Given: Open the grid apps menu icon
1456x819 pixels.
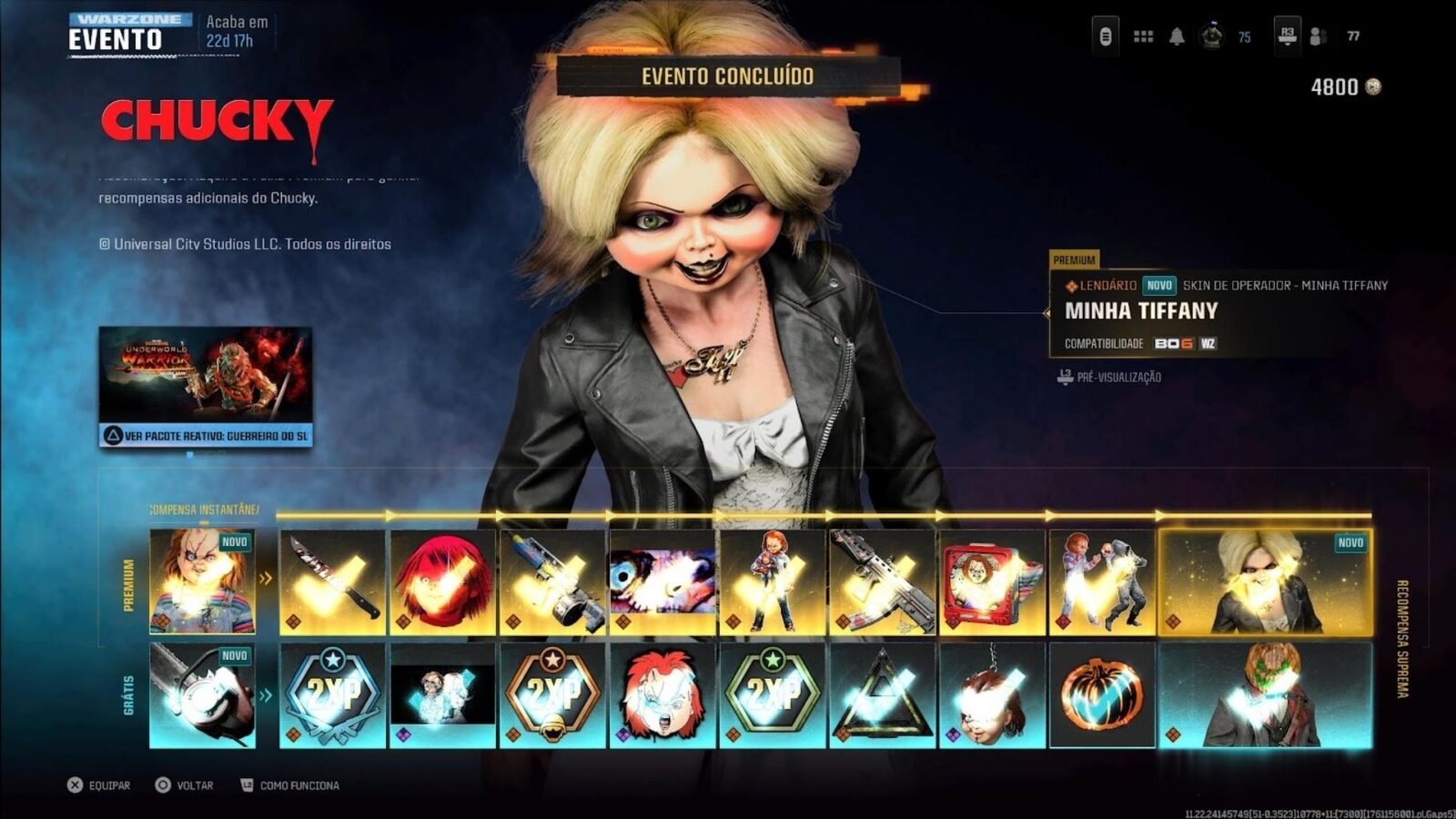Looking at the screenshot, I should (1143, 36).
